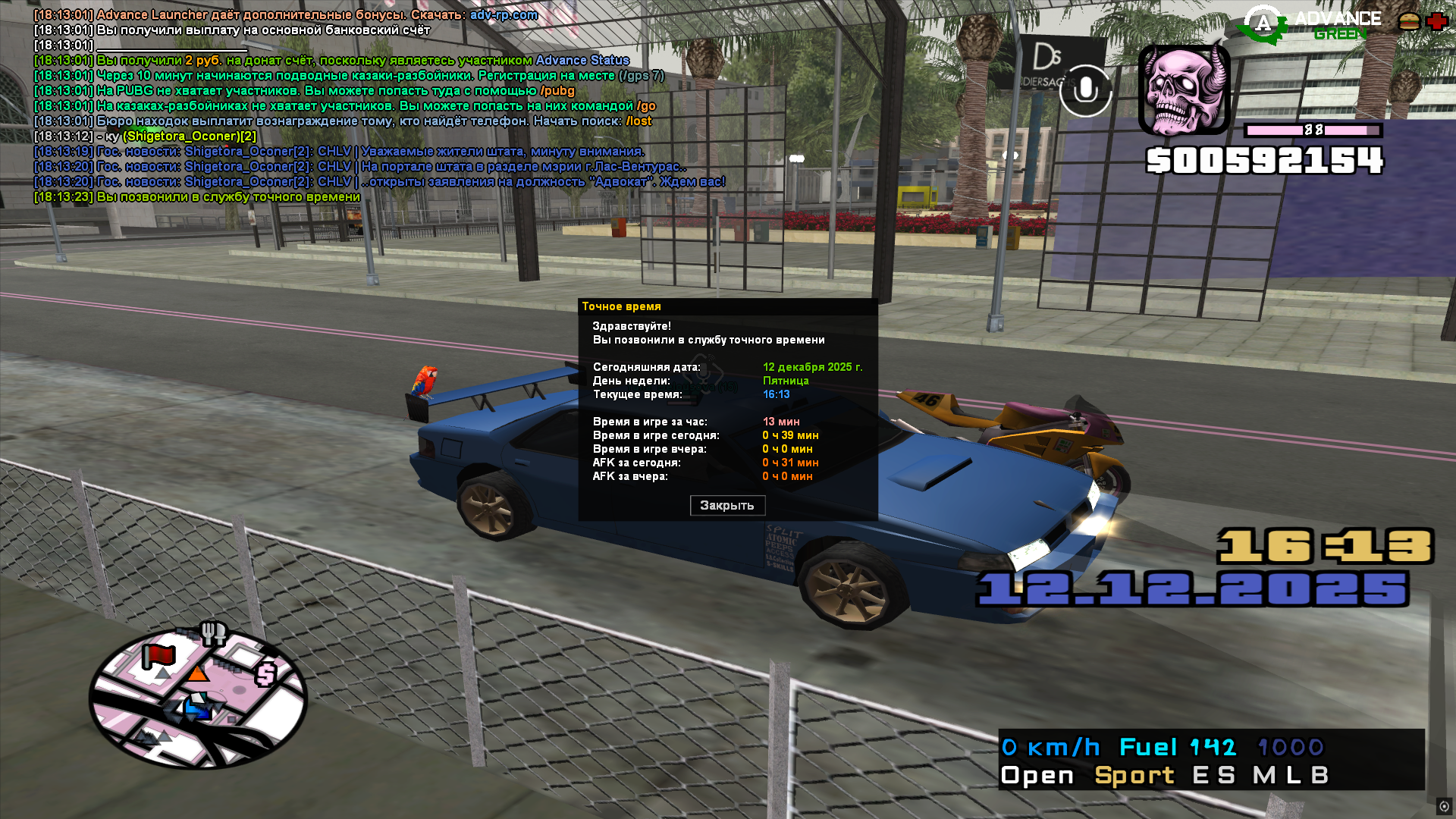
Task: Toggle the voice chat microphone icon
Action: coord(1085,91)
